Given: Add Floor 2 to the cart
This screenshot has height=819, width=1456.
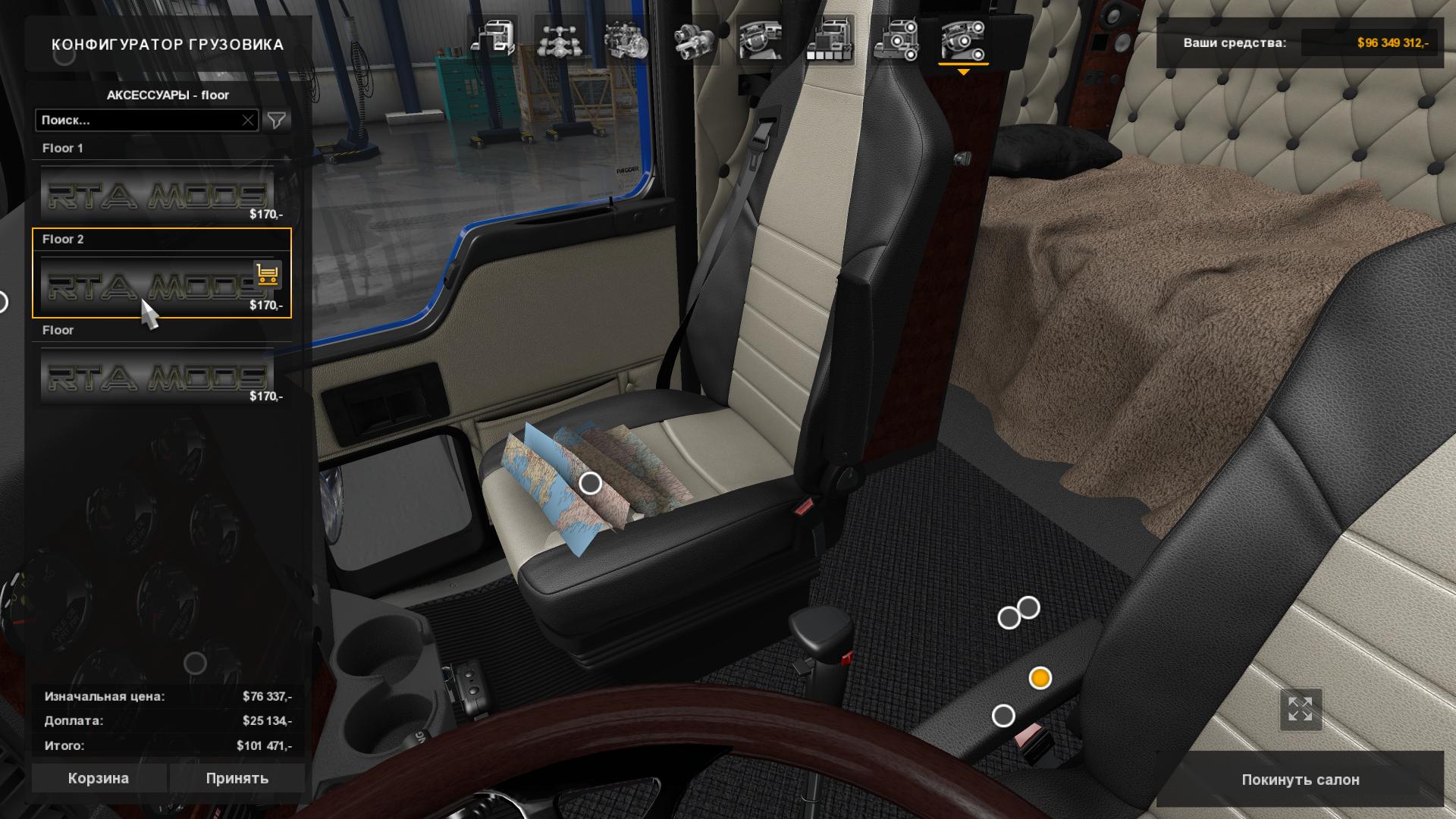Looking at the screenshot, I should 267,275.
